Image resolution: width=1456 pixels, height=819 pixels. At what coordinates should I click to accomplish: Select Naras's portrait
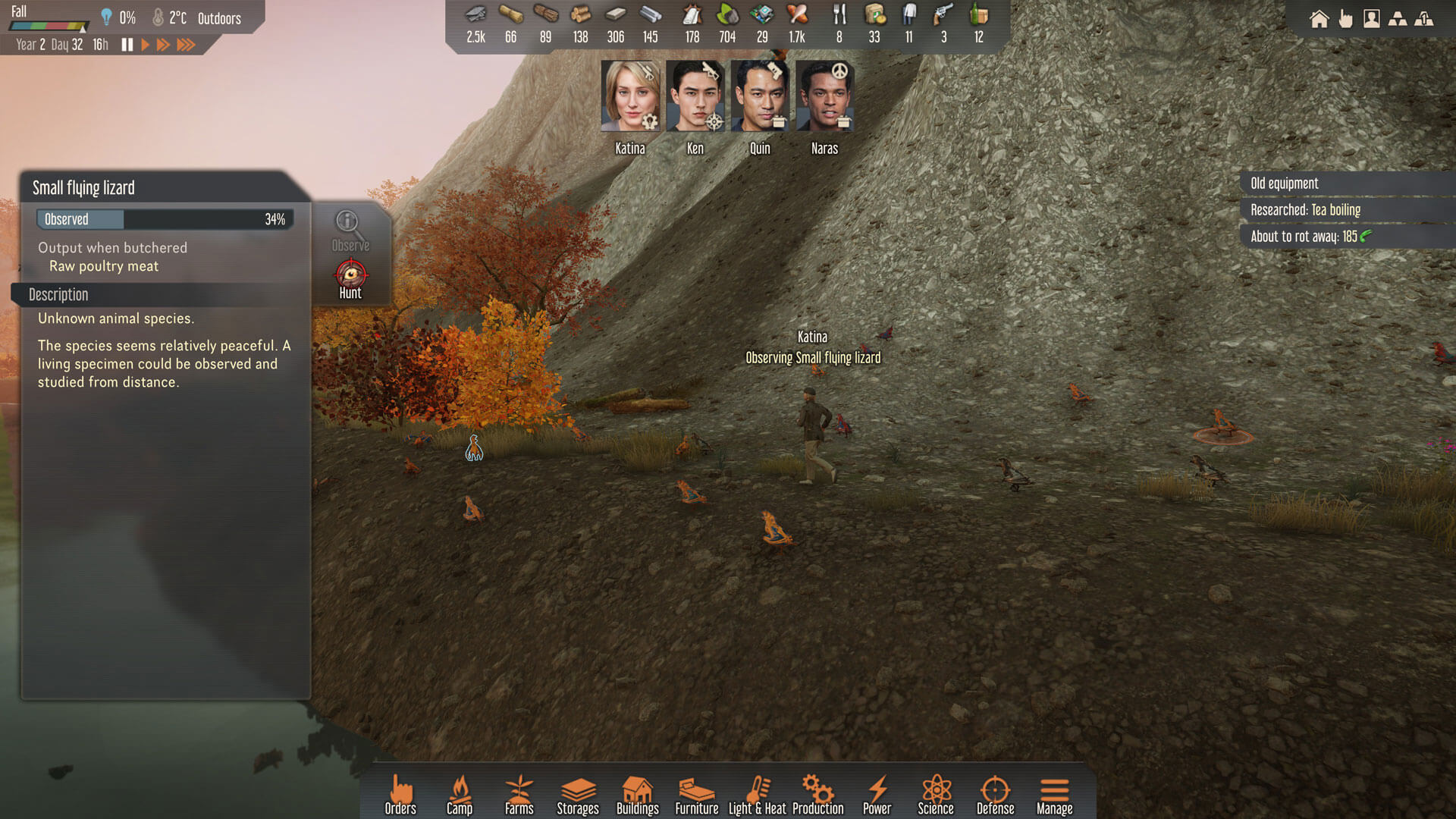(824, 97)
